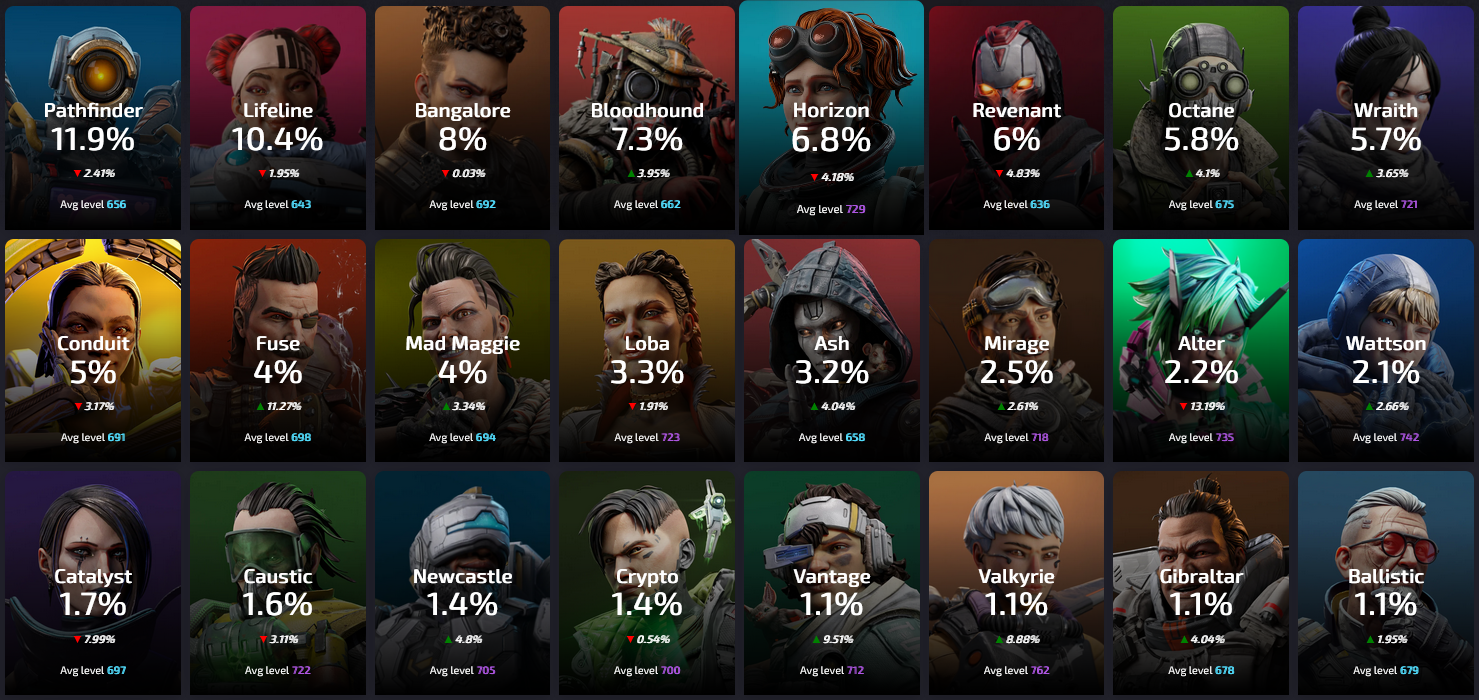Viewport: 1479px width, 700px height.
Task: Select the Loba card
Action: click(x=647, y=351)
